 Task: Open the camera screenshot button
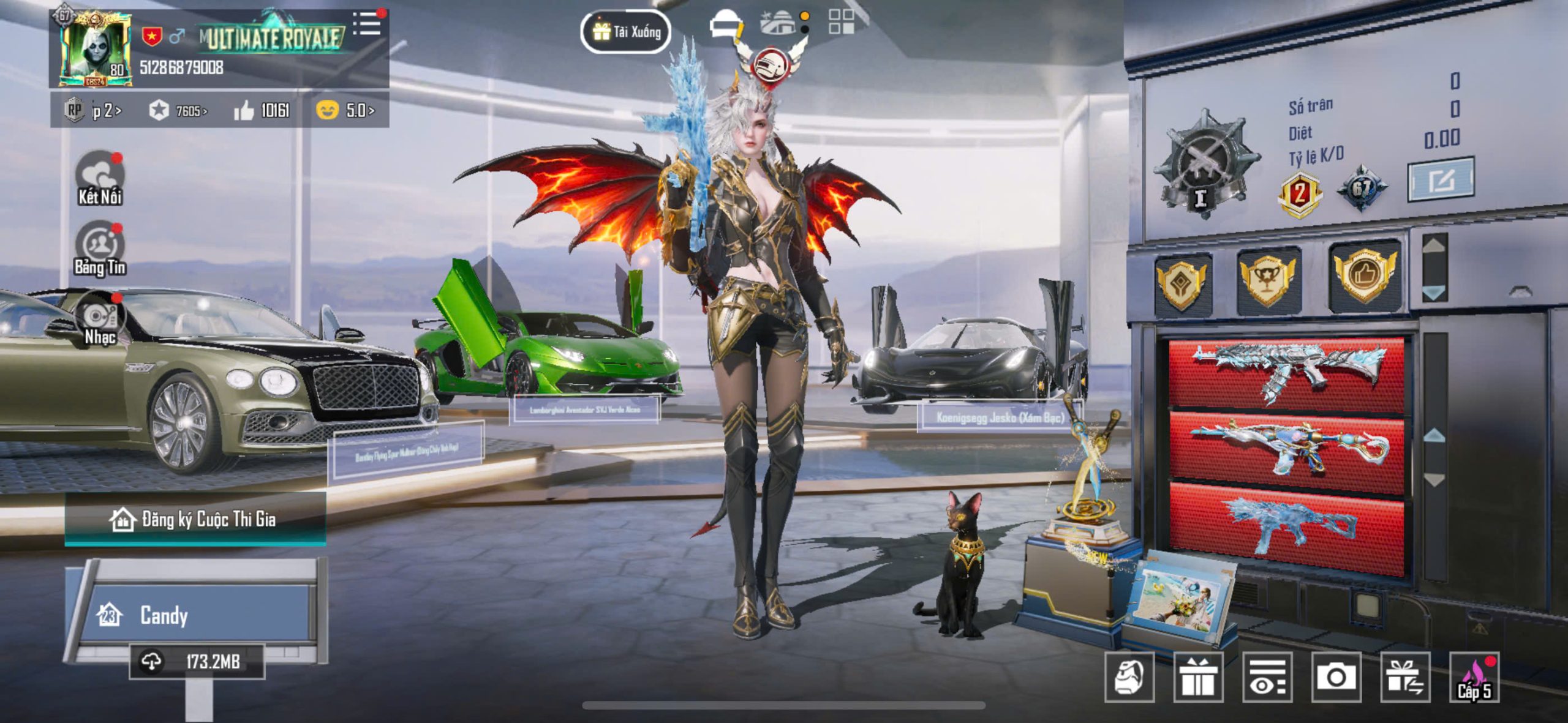pos(1336,677)
